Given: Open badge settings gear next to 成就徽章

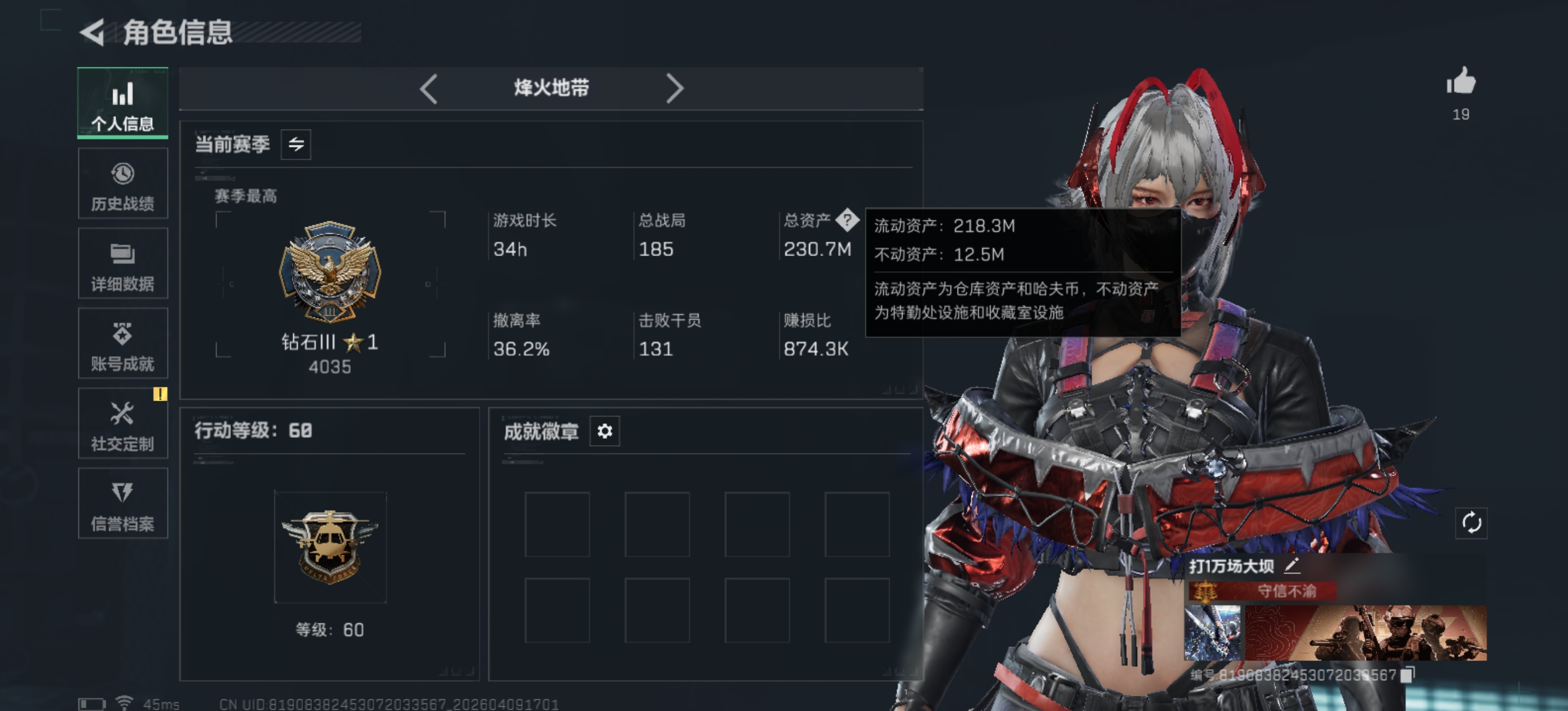Looking at the screenshot, I should coord(605,432).
